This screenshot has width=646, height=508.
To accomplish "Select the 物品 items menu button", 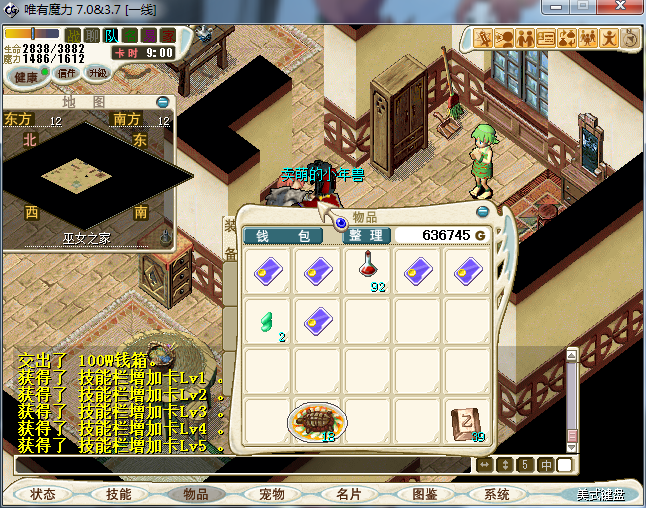I will point(194,494).
